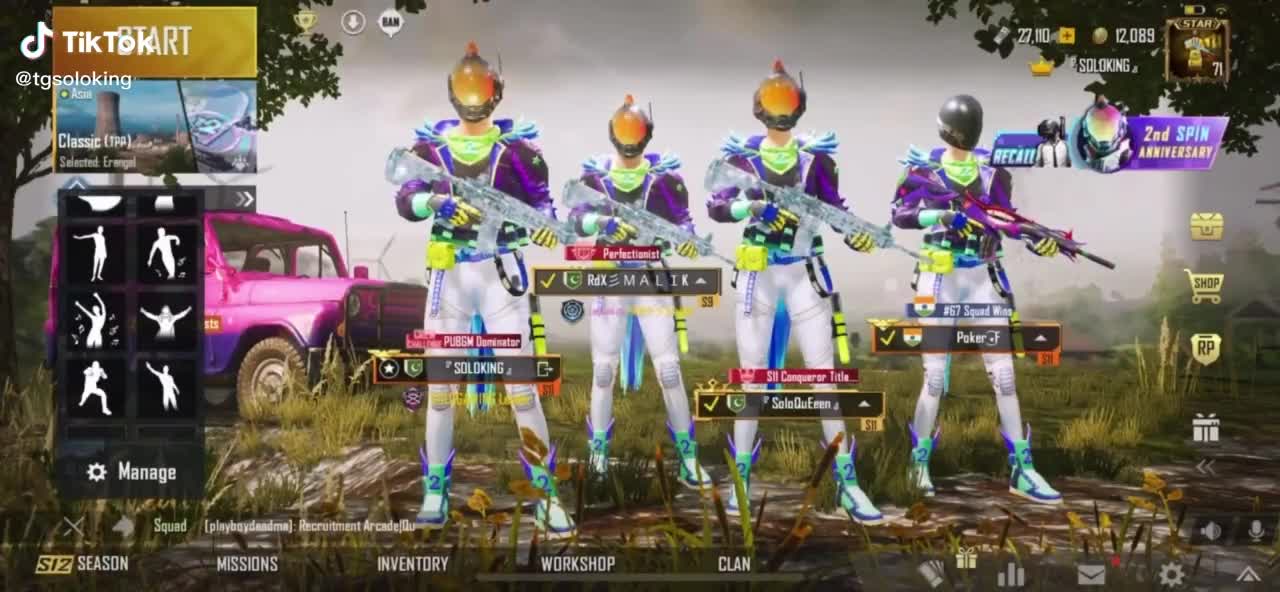Toggle the speaker voice icon
1280x592 pixels.
(x=1210, y=530)
